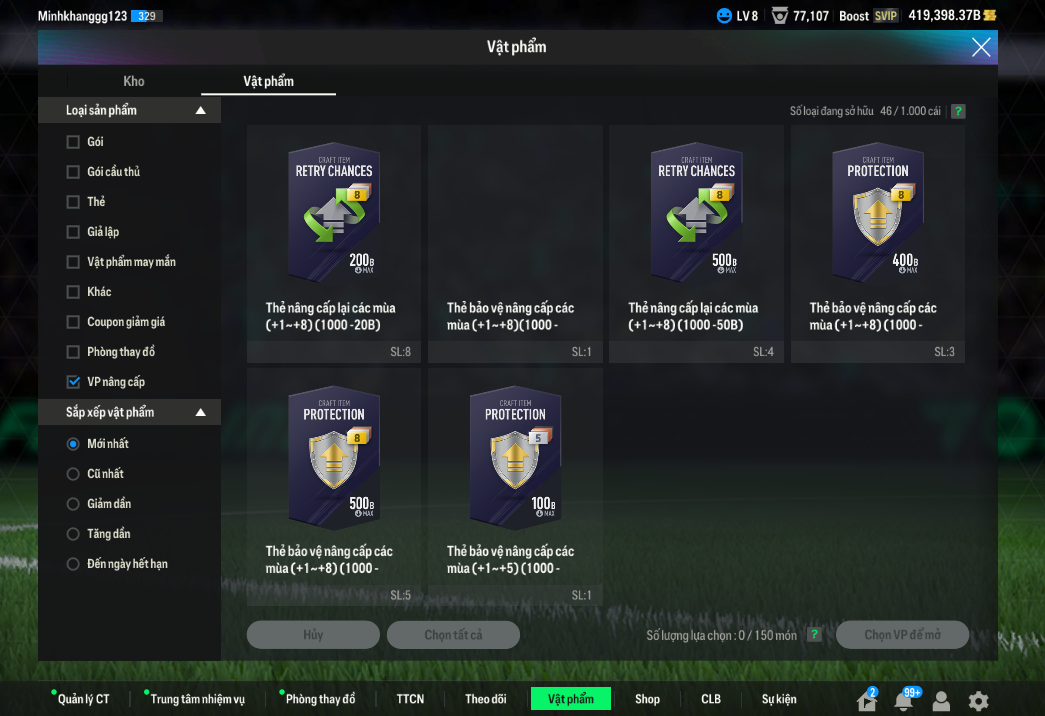This screenshot has height=716, width=1045.
Task: Tick the Gói cầu thủ filter checkbox
Action: click(73, 172)
